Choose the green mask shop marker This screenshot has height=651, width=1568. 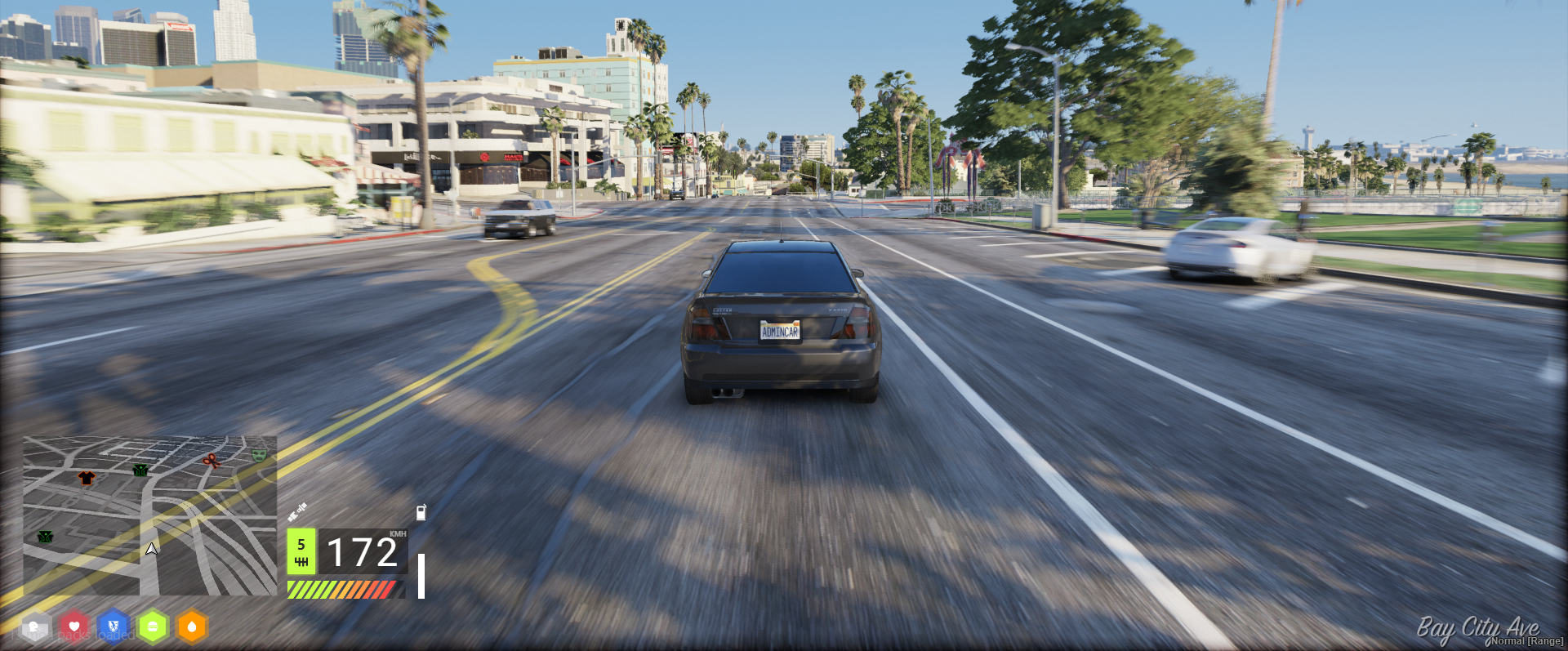point(259,454)
